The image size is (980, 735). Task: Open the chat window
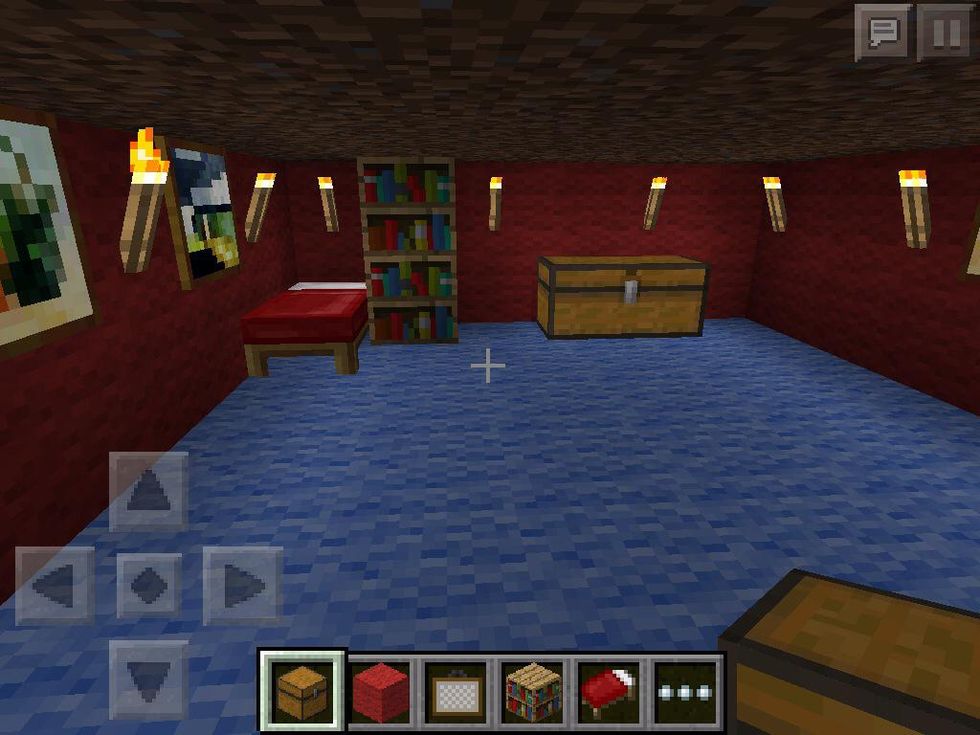pyautogui.click(x=883, y=33)
